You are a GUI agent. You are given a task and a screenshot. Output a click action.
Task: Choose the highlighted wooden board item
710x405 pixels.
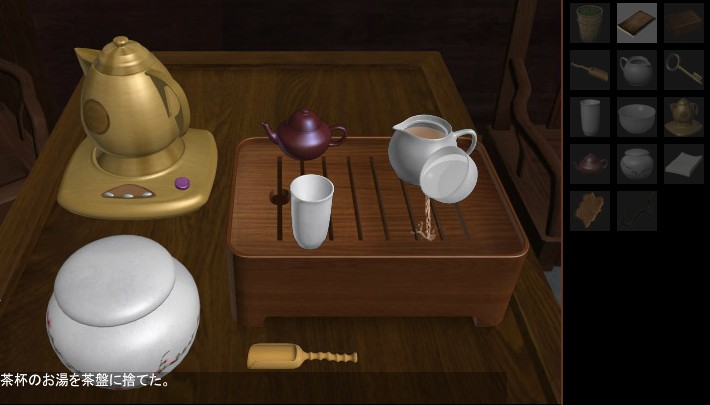click(637, 23)
